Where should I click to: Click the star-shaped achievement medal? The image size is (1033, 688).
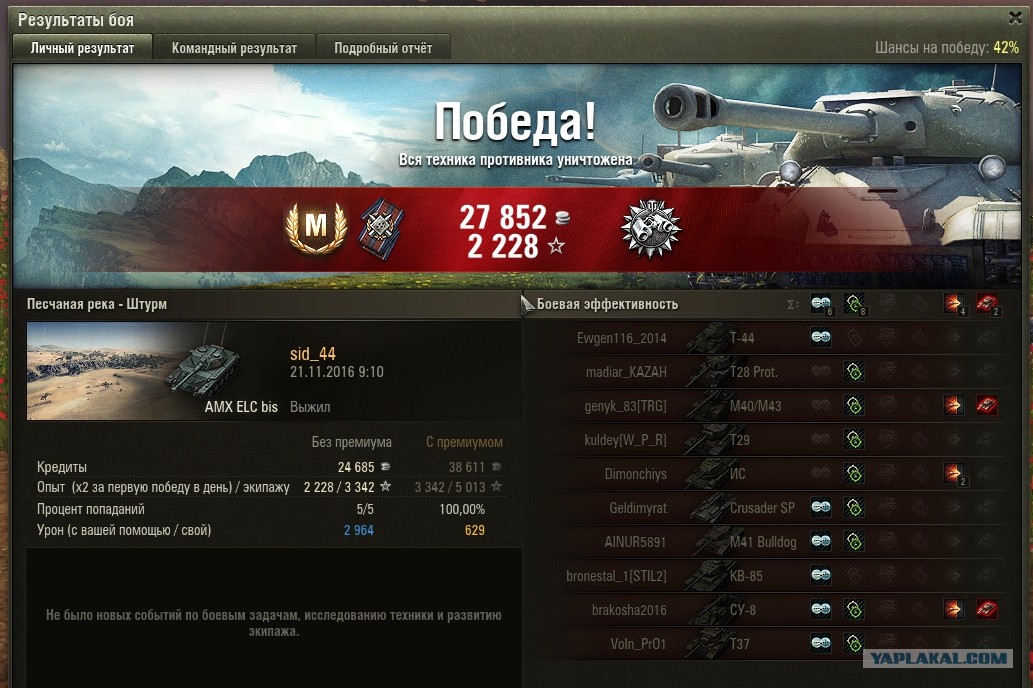(650, 228)
